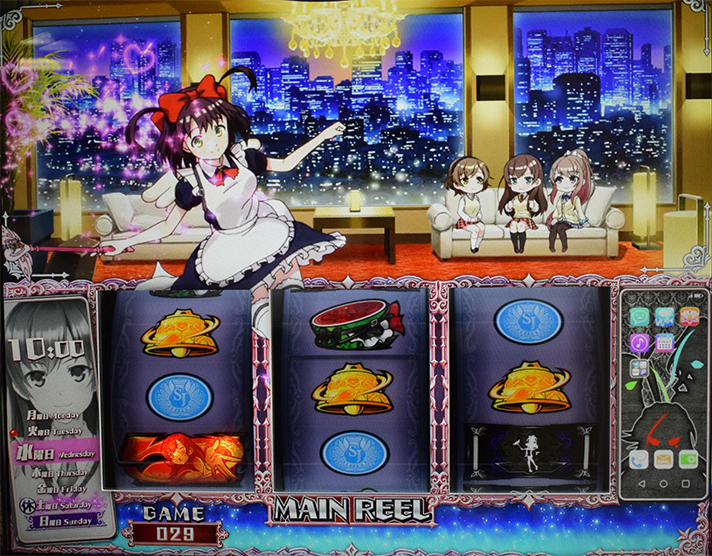Launch the orange lotus flower app
This screenshot has width=712, height=556.
point(688,316)
